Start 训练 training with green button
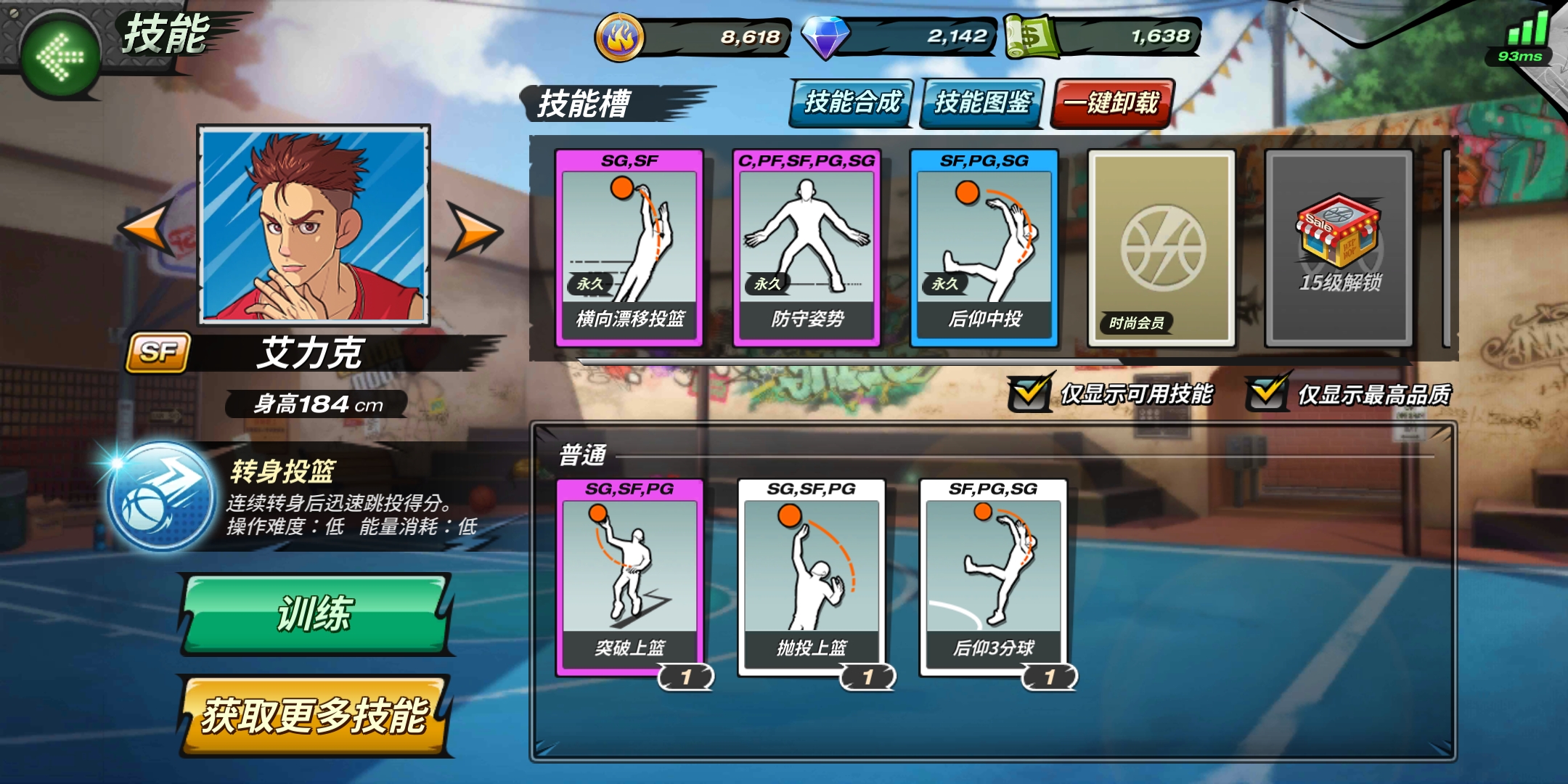Image resolution: width=1568 pixels, height=784 pixels. pyautogui.click(x=315, y=614)
